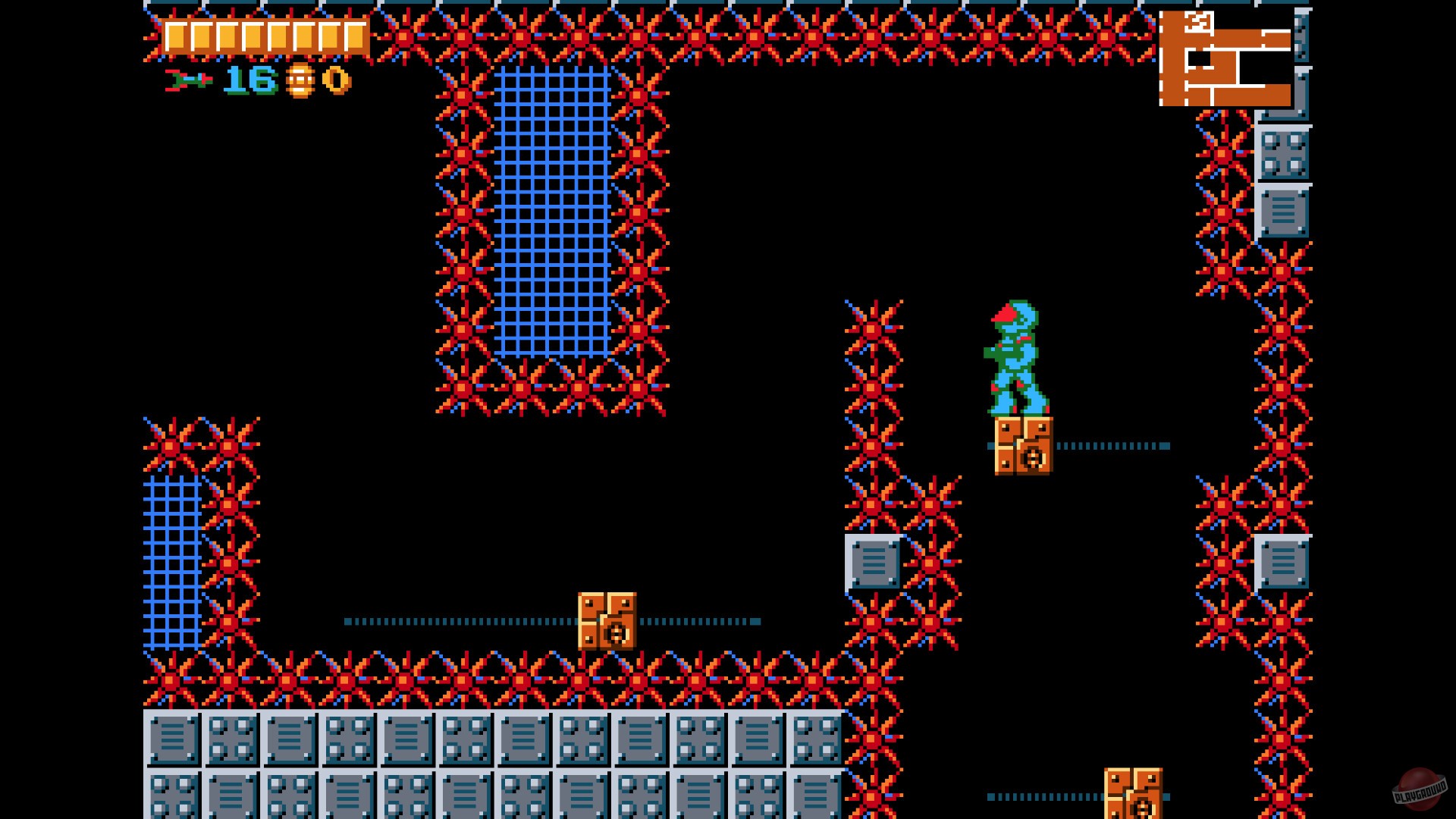Click Samus standing on the orange block
The width and height of the screenshot is (1456, 819).
click(x=1016, y=356)
